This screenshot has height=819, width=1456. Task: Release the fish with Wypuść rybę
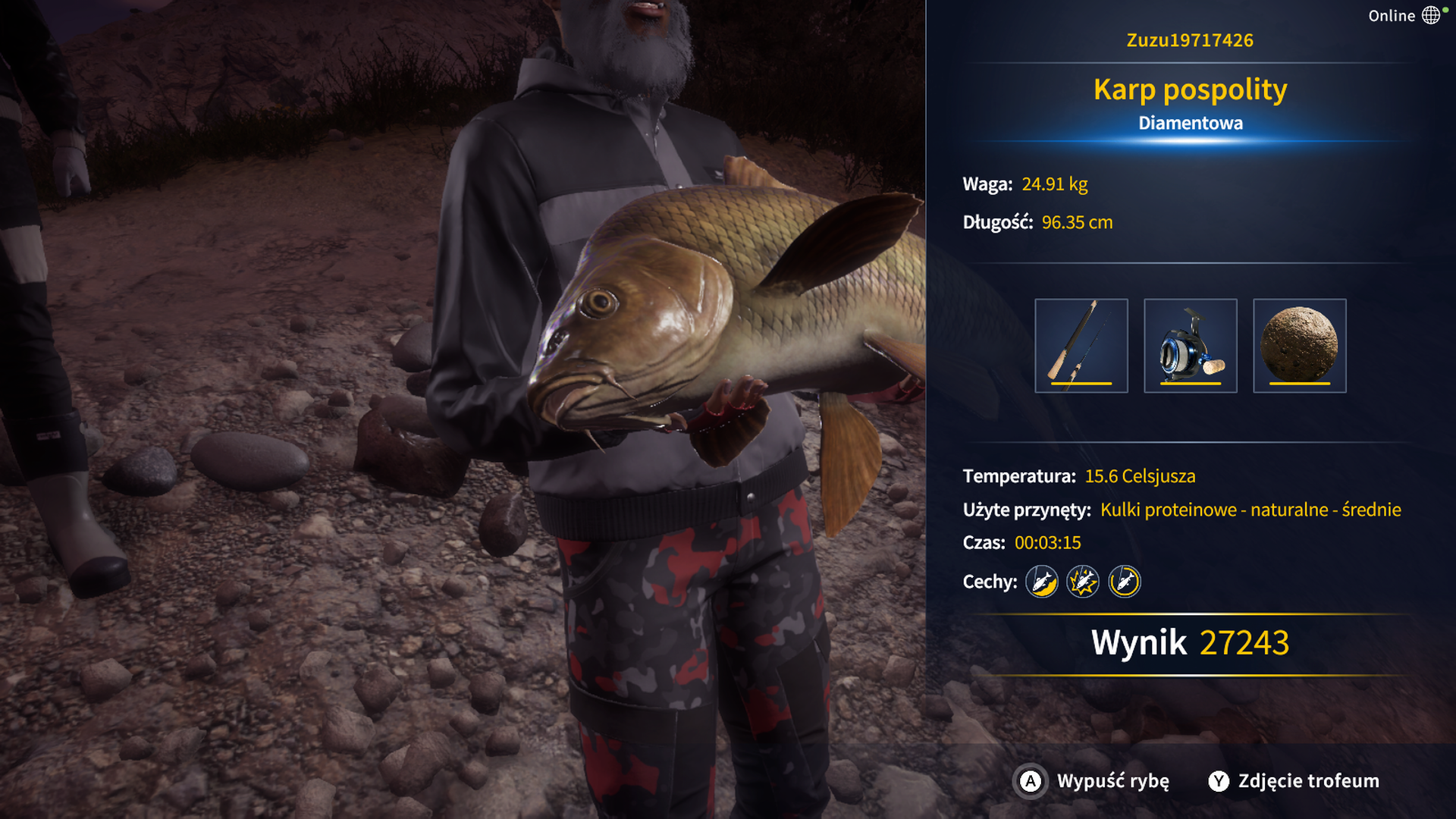1094,781
